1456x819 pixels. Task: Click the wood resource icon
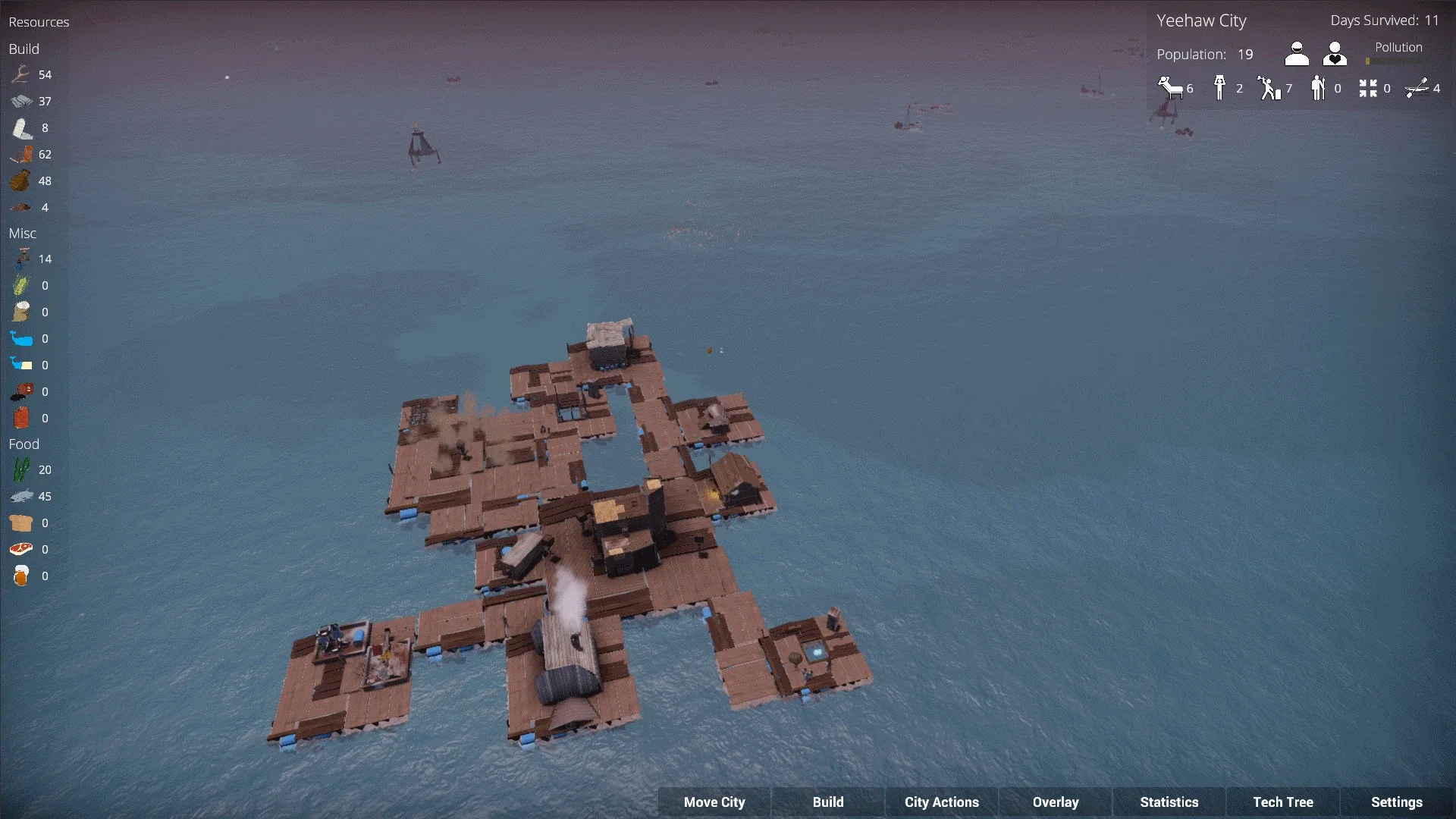point(21,74)
